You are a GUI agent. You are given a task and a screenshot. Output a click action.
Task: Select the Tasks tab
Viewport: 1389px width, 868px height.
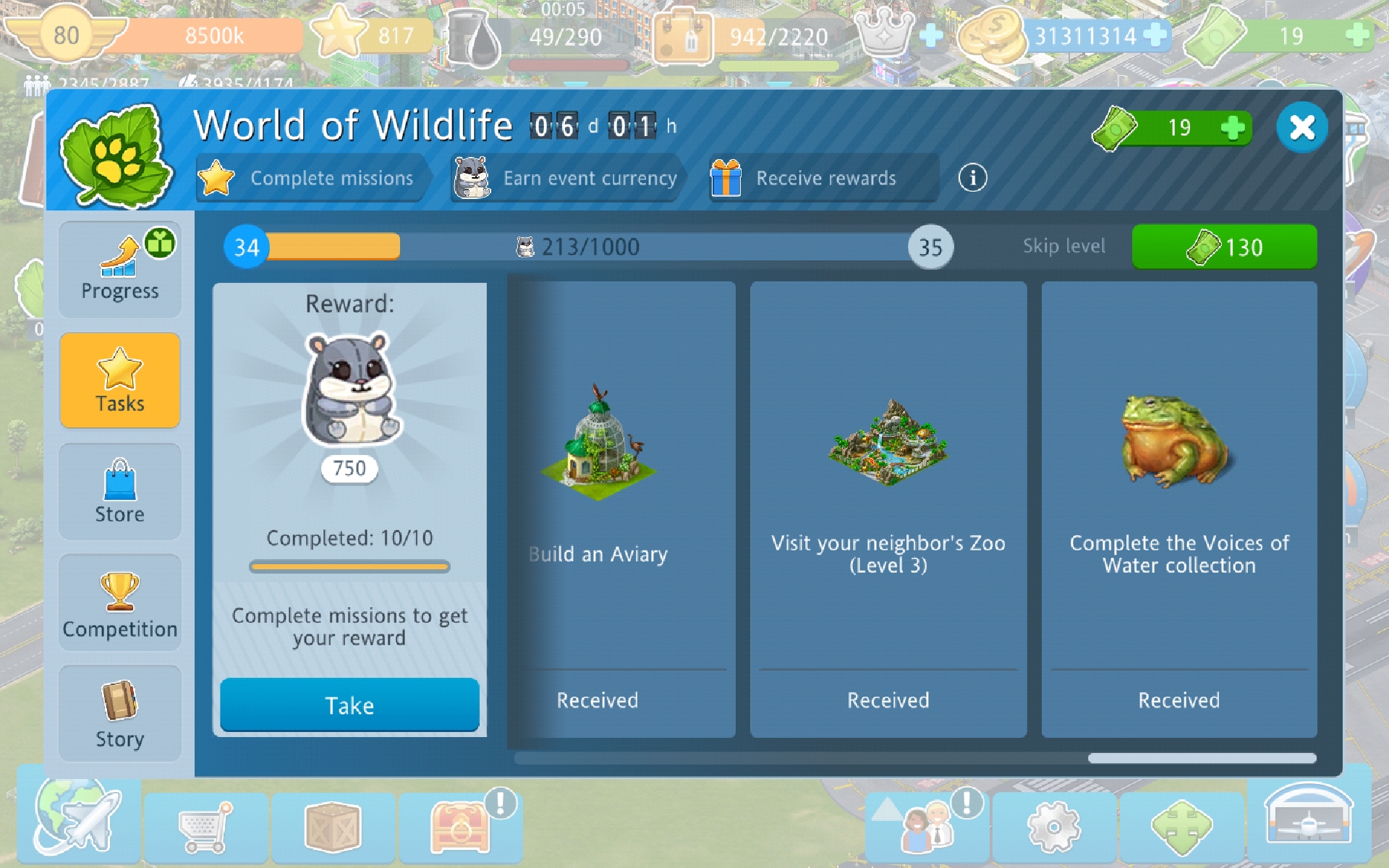(x=120, y=380)
